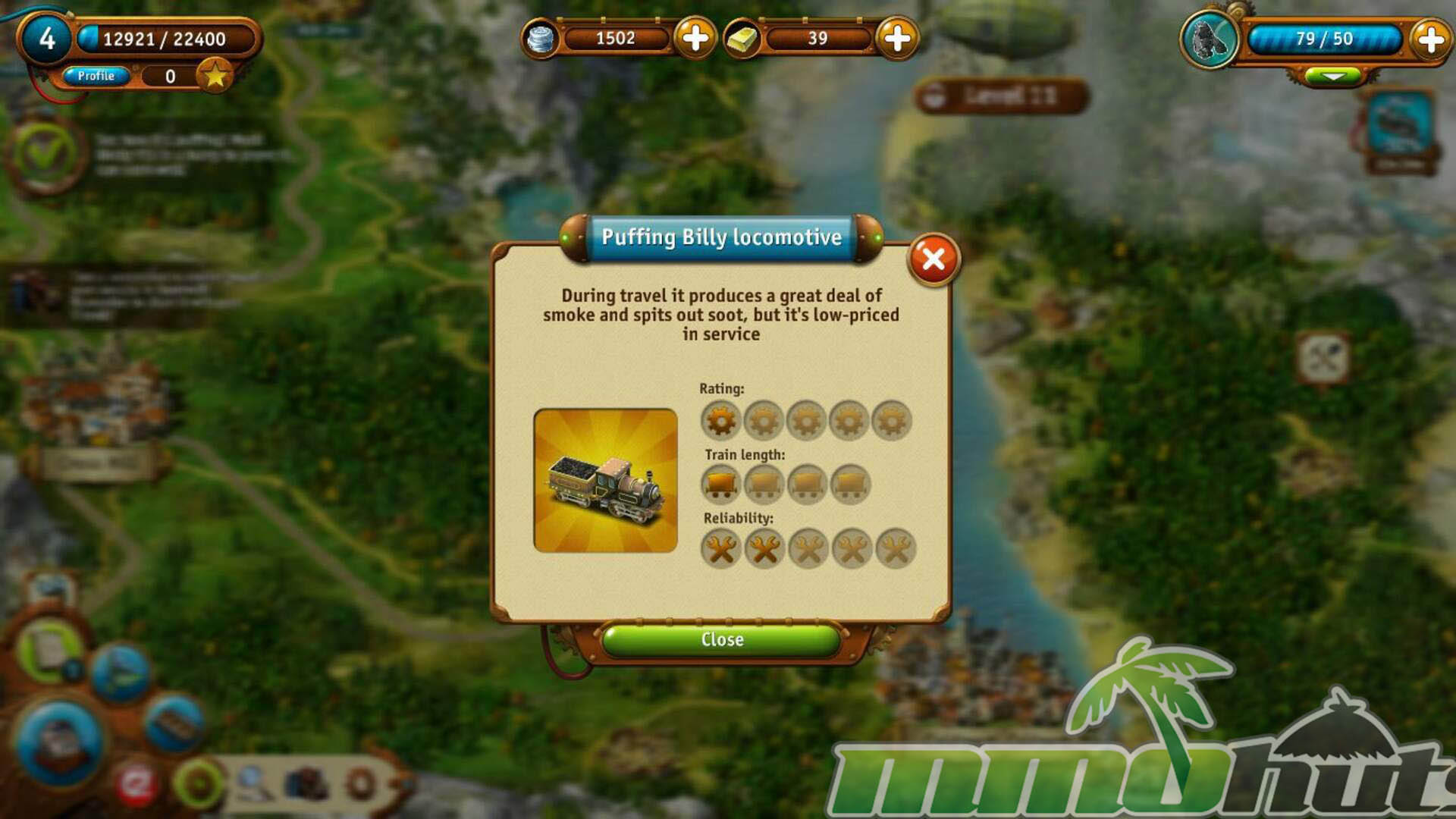1456x819 pixels.
Task: Open the player Profile
Action: click(96, 76)
